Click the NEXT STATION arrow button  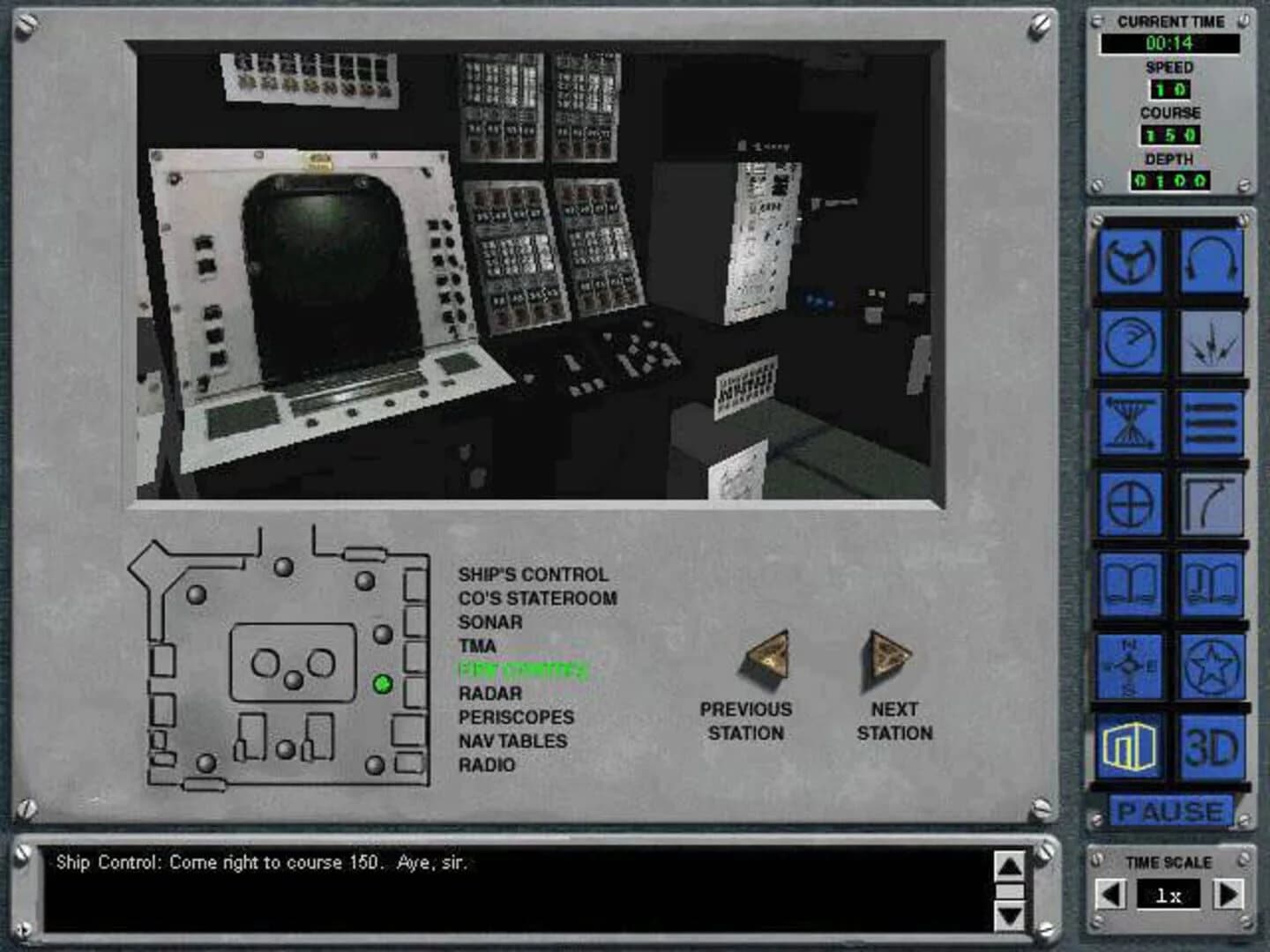pyautogui.click(x=885, y=657)
